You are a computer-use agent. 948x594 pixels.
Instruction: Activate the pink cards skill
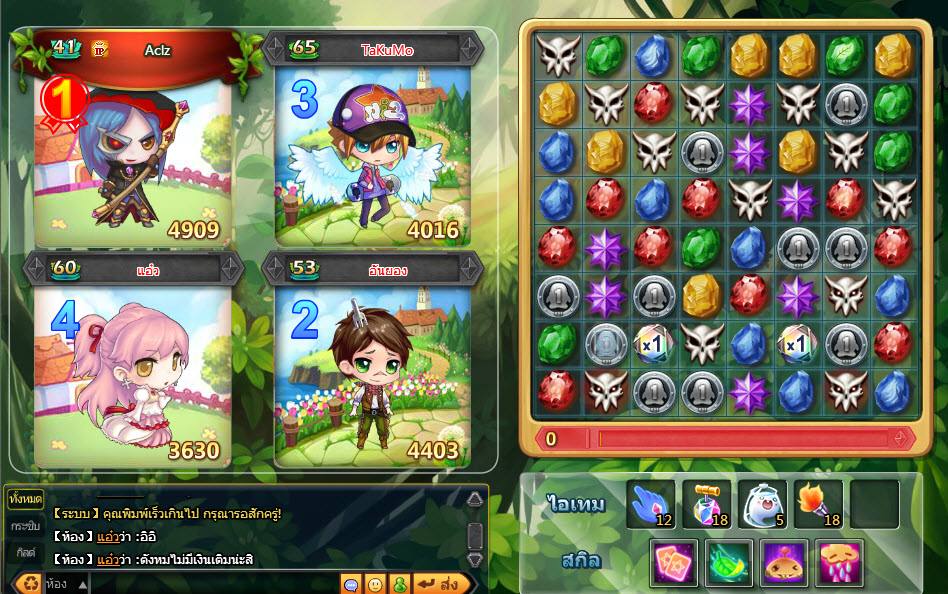674,562
